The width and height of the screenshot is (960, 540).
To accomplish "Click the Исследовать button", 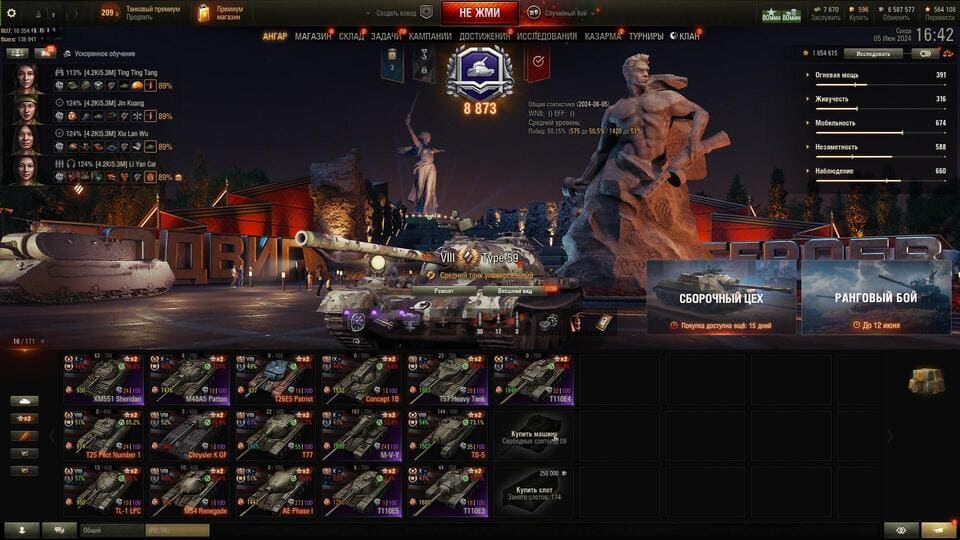I will (873, 53).
